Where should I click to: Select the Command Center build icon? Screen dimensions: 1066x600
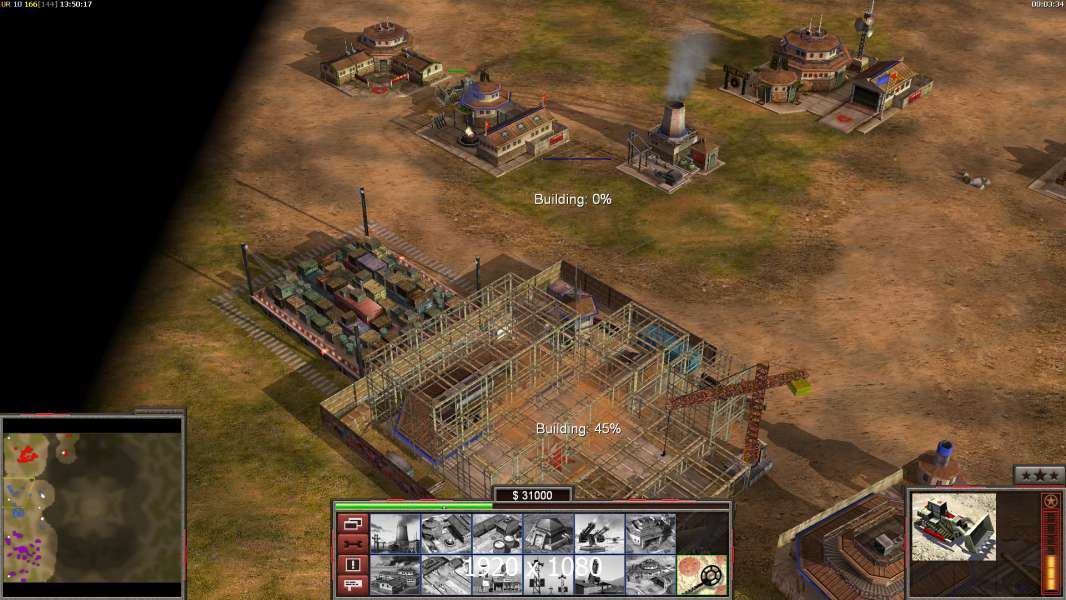pos(650,575)
